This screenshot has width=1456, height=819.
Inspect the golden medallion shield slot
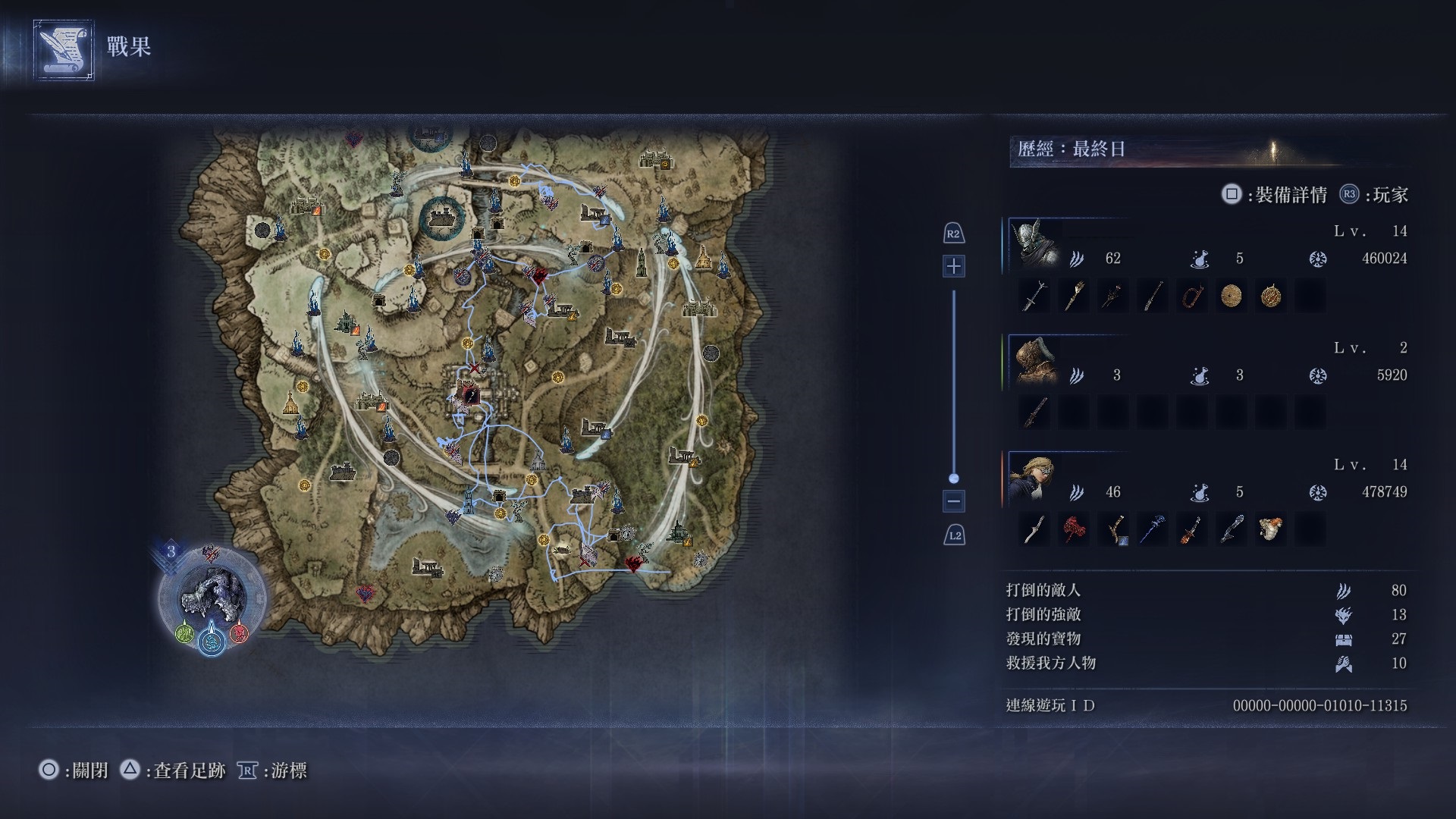[1270, 296]
